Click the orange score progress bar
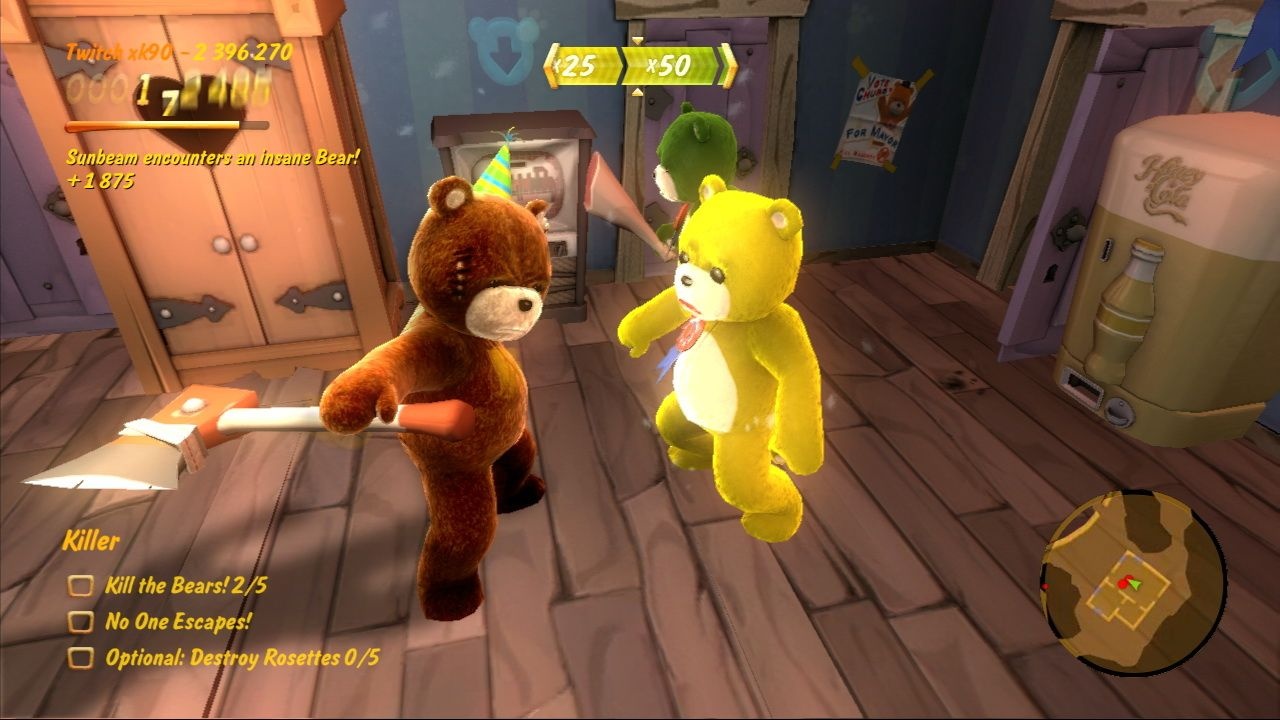Screen dimensions: 1280x720 pyautogui.click(x=170, y=125)
